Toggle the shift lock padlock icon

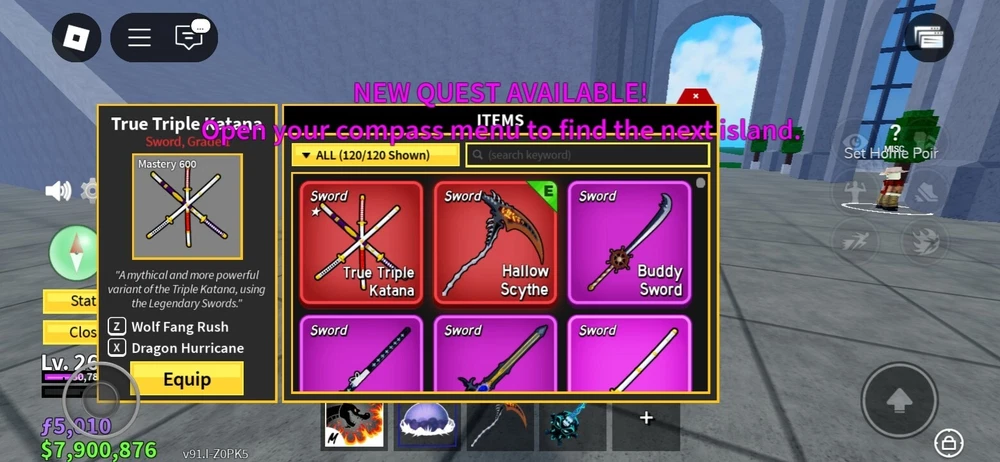[x=946, y=441]
